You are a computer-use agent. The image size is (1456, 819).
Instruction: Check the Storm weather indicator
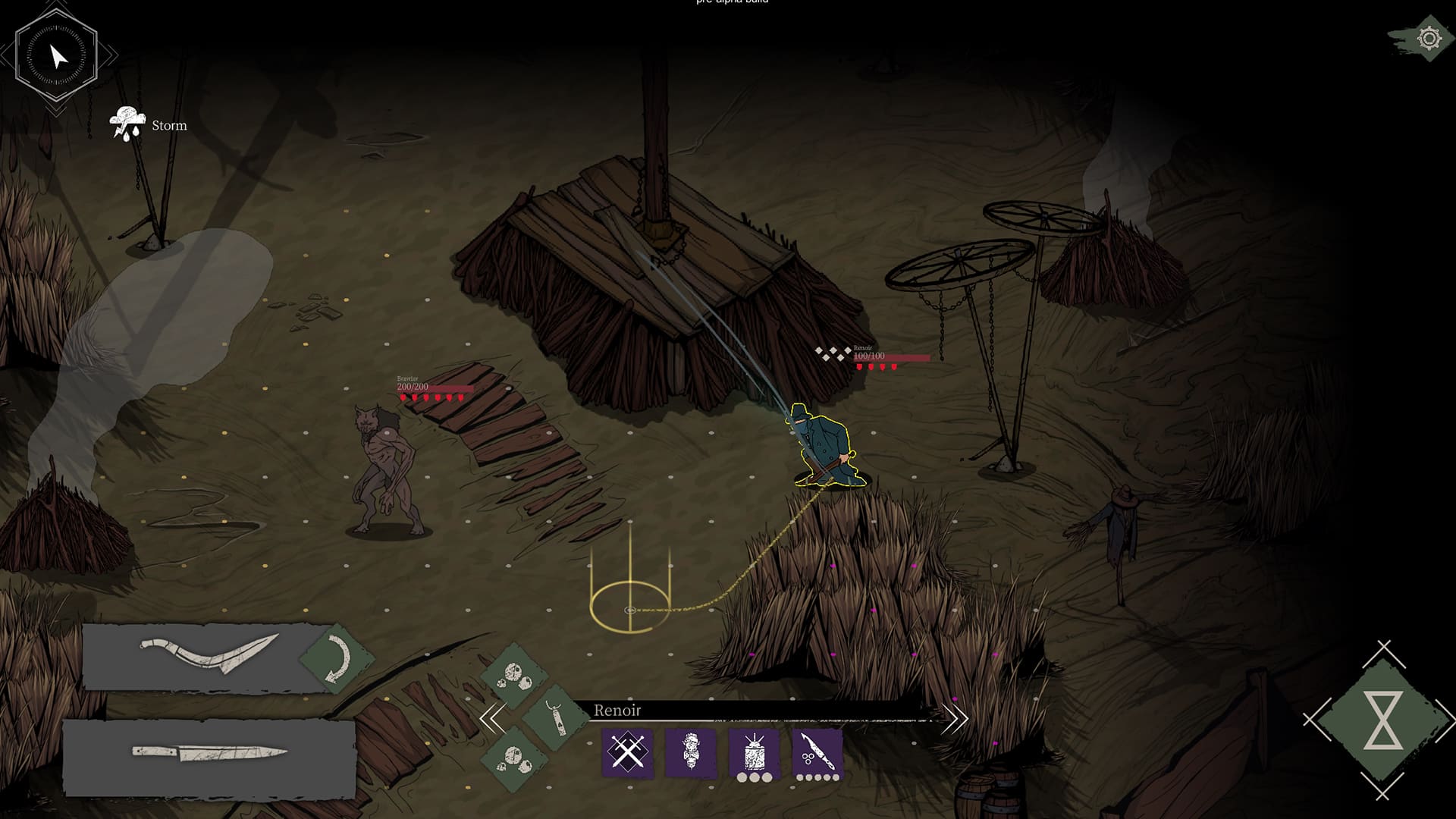point(149,125)
